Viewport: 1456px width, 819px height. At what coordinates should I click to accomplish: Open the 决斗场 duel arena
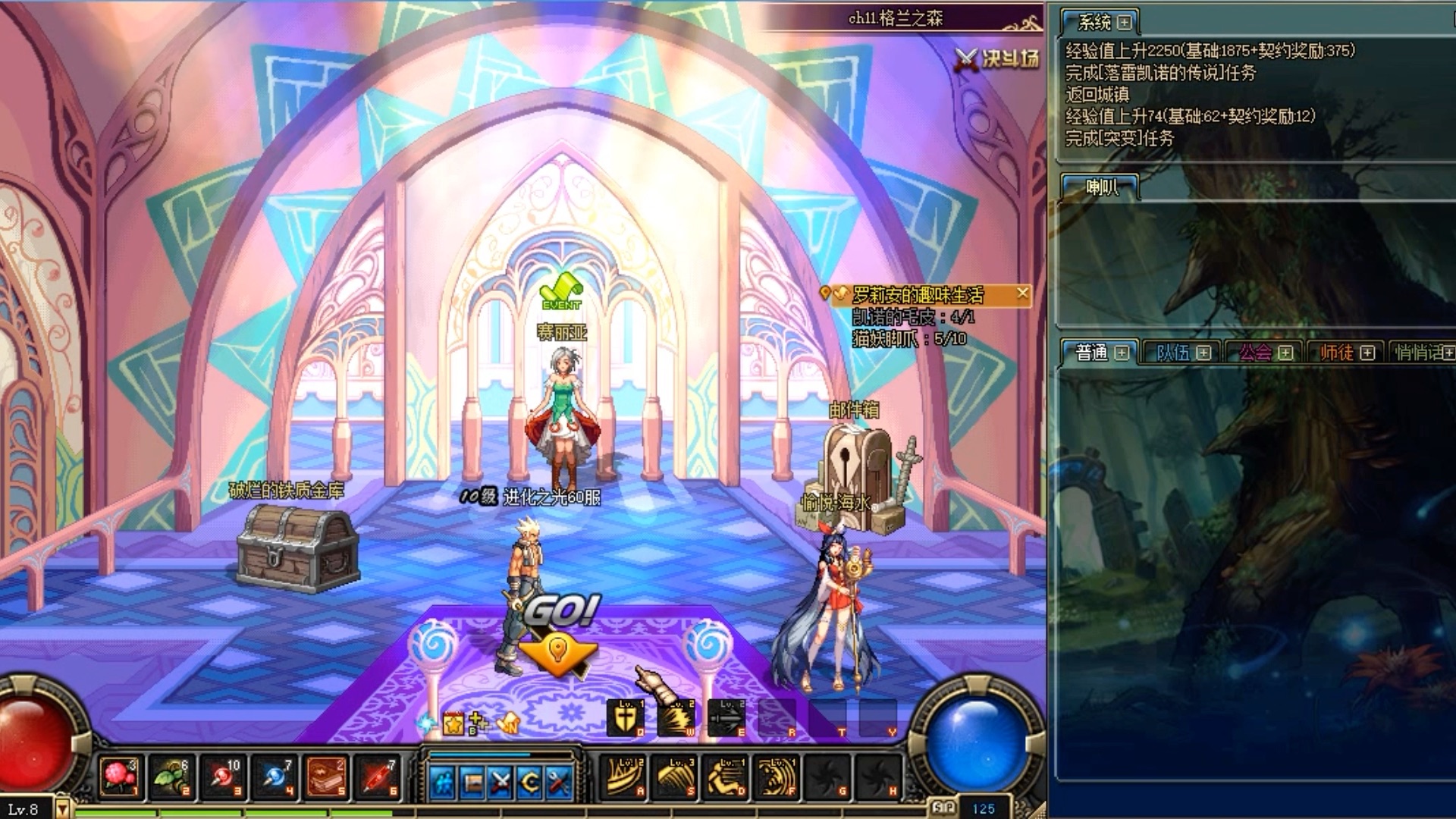(998, 58)
